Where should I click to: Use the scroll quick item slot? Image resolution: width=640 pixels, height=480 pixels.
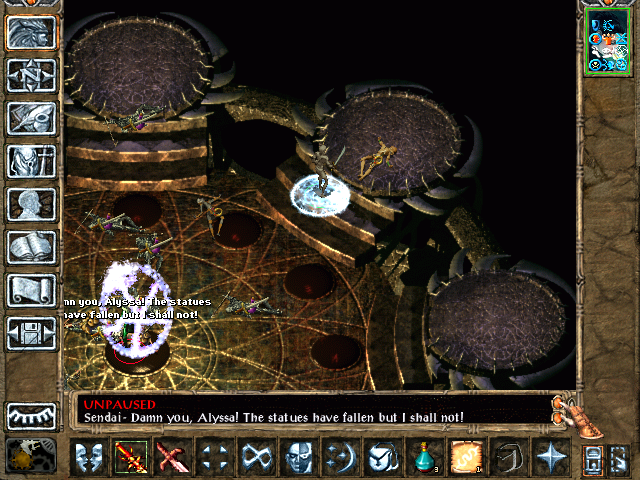point(467,459)
